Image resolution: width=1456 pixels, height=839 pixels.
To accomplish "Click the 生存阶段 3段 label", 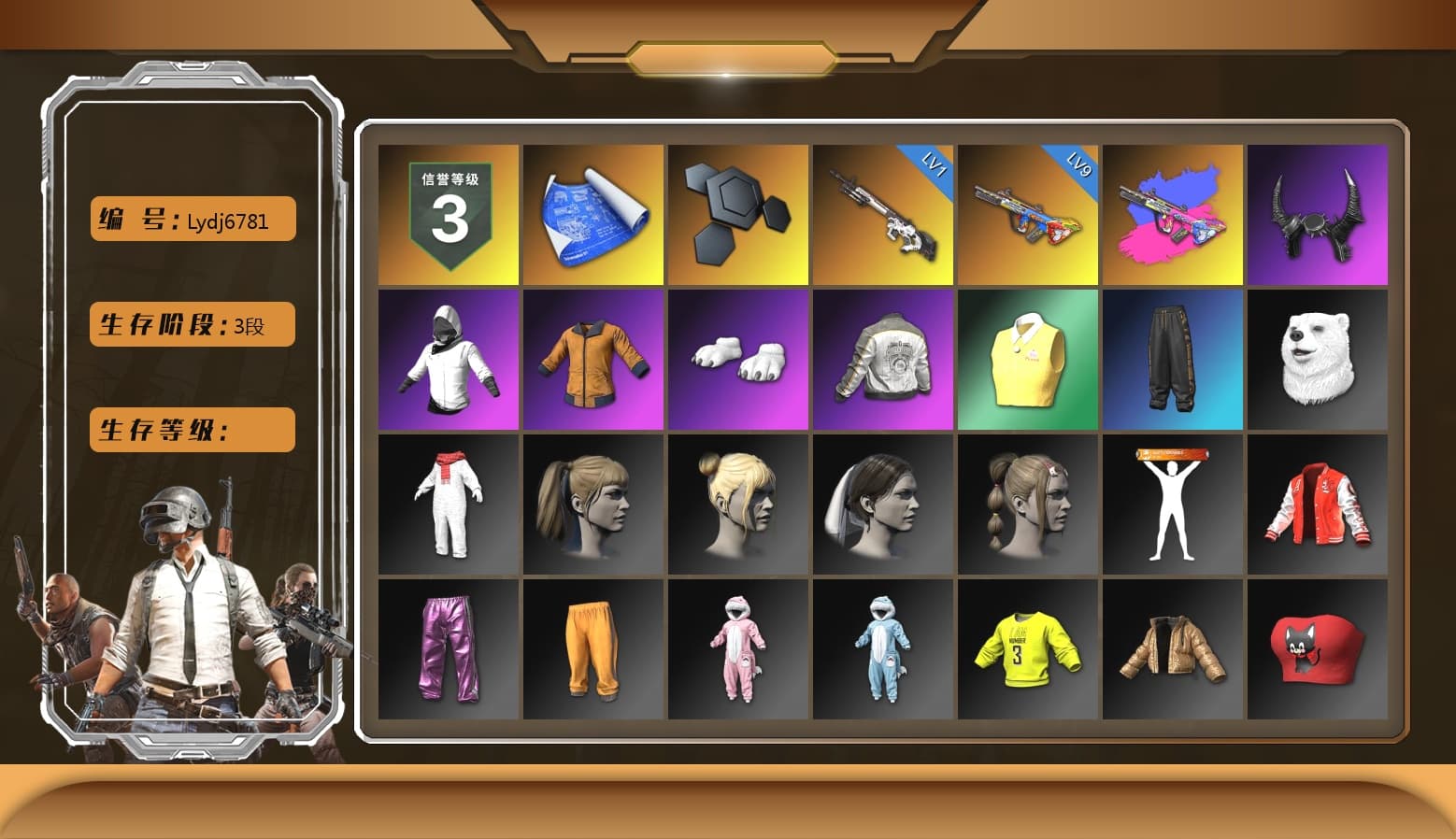I will click(191, 323).
